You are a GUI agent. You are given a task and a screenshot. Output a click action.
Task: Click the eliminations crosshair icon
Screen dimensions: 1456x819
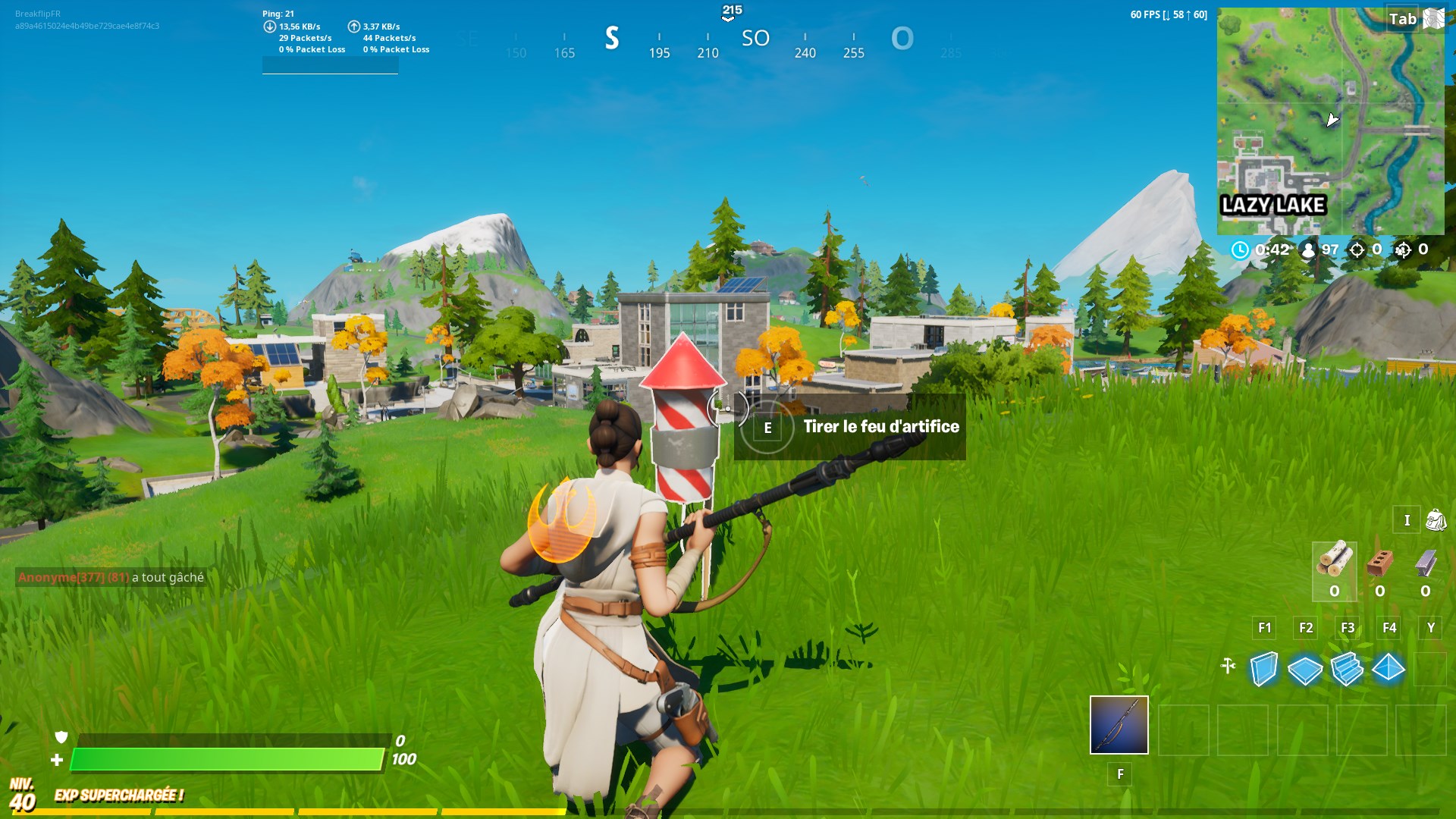pos(1360,248)
